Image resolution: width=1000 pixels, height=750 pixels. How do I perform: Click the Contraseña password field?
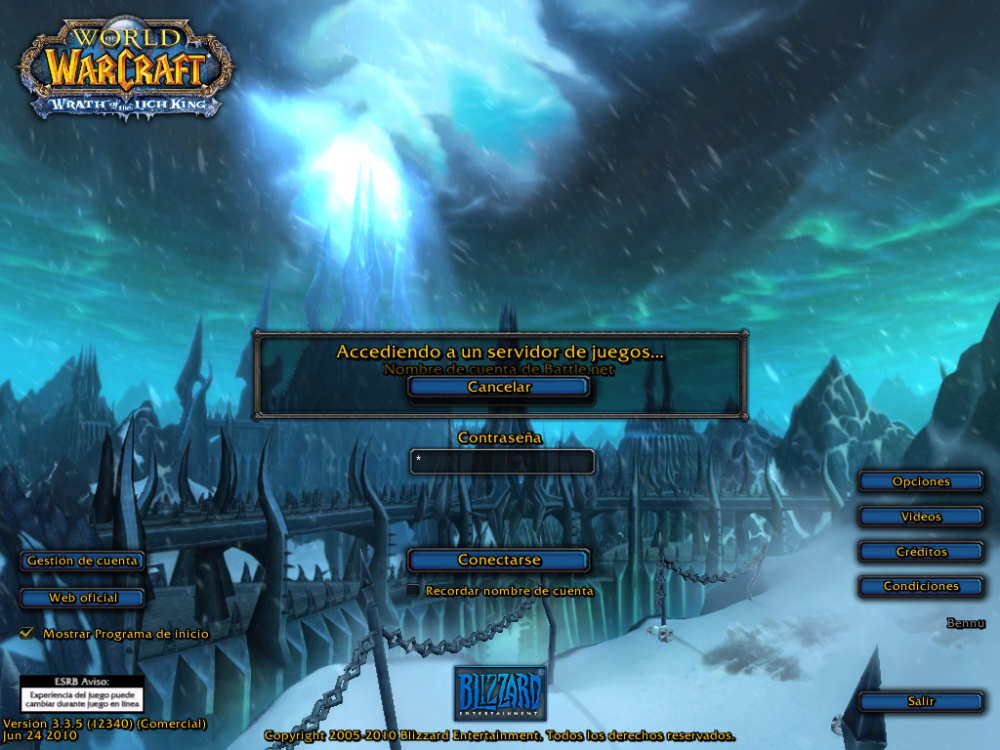502,461
